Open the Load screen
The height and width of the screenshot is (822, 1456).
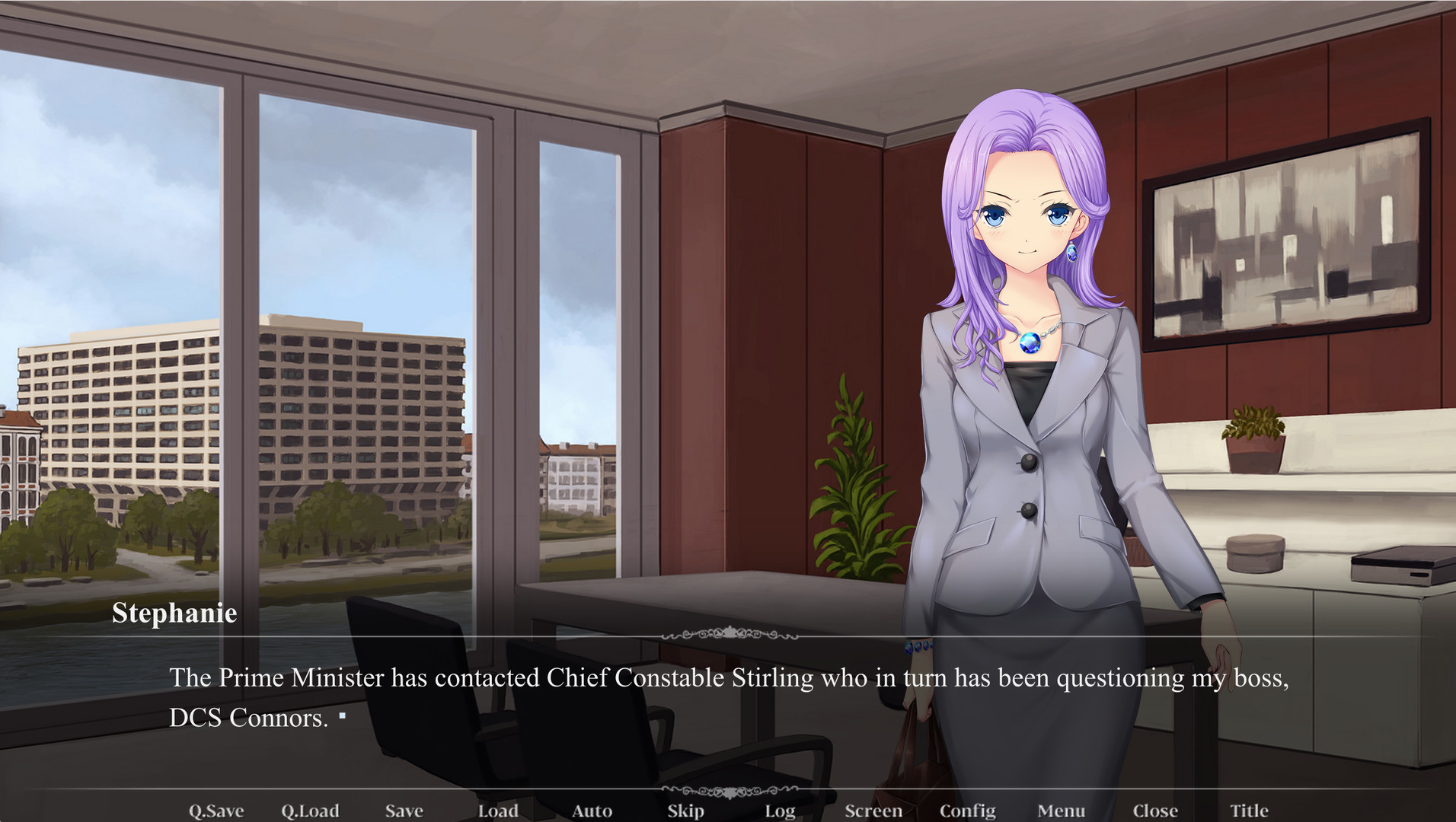point(499,810)
